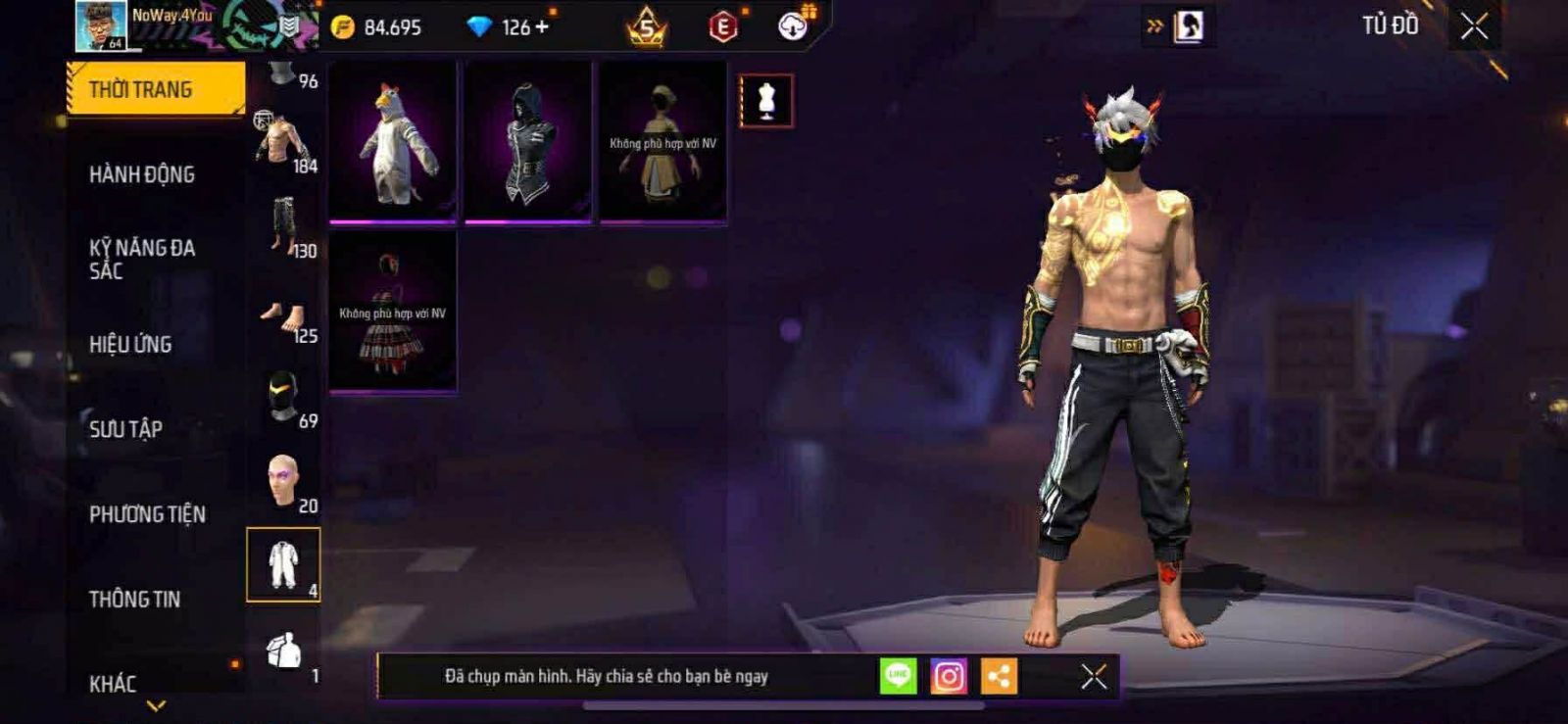Screen dimensions: 1568x724
Task: Choose the bald head face category
Action: [283, 481]
